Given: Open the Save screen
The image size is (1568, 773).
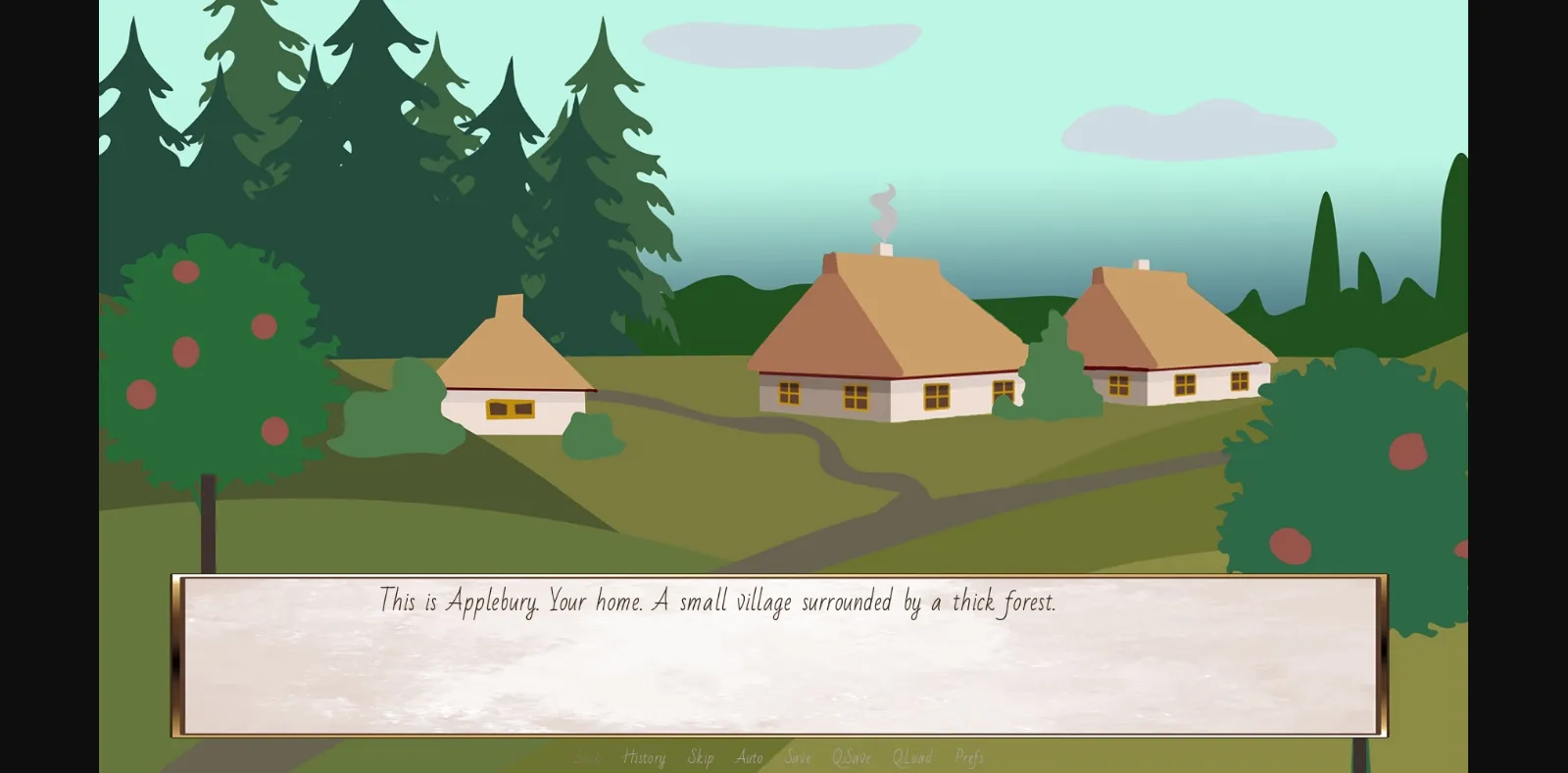Looking at the screenshot, I should [x=798, y=757].
